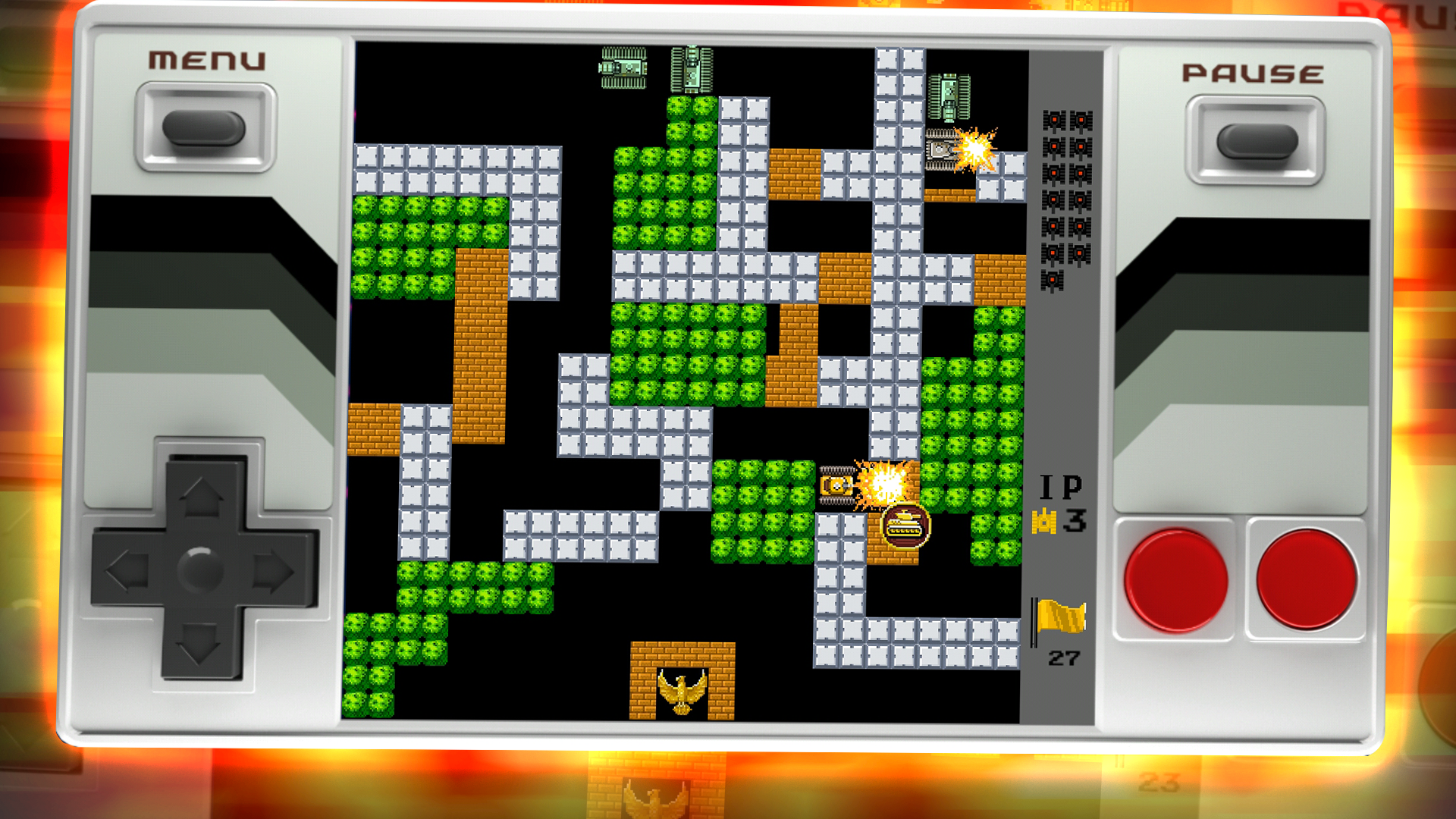Viewport: 1456px width, 819px height.
Task: Click the yellow player-lives tank icon beside IP
Action: point(1043,522)
